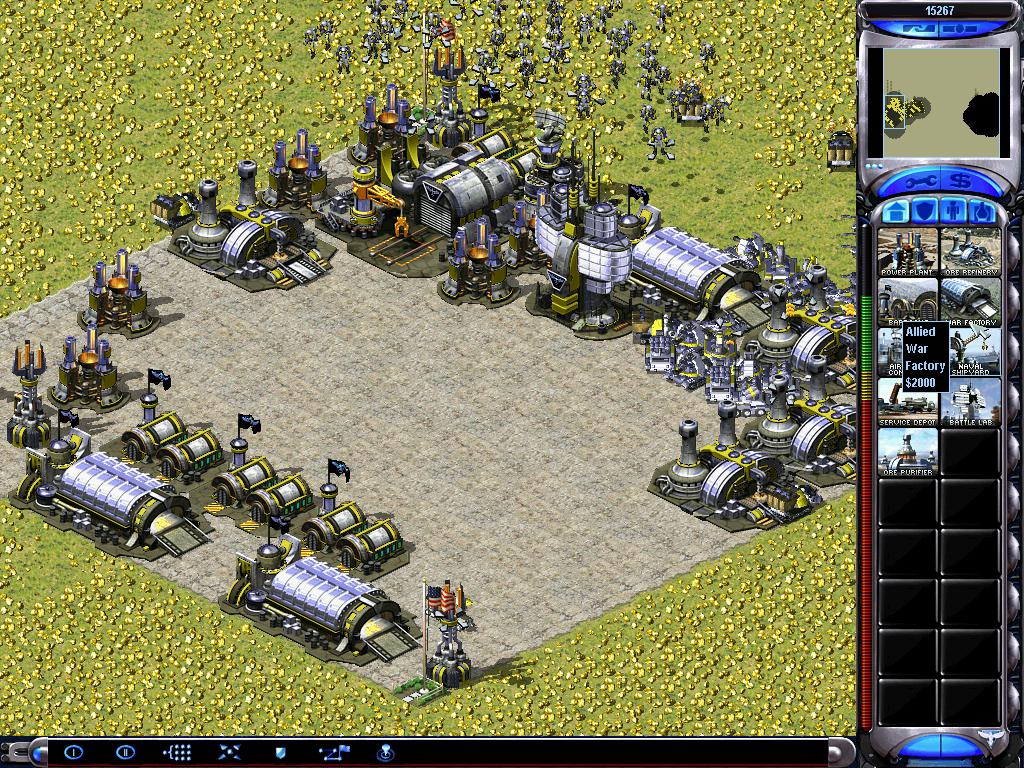This screenshot has height=768, width=1024.
Task: Switch to the infantry build tab
Action: (954, 212)
